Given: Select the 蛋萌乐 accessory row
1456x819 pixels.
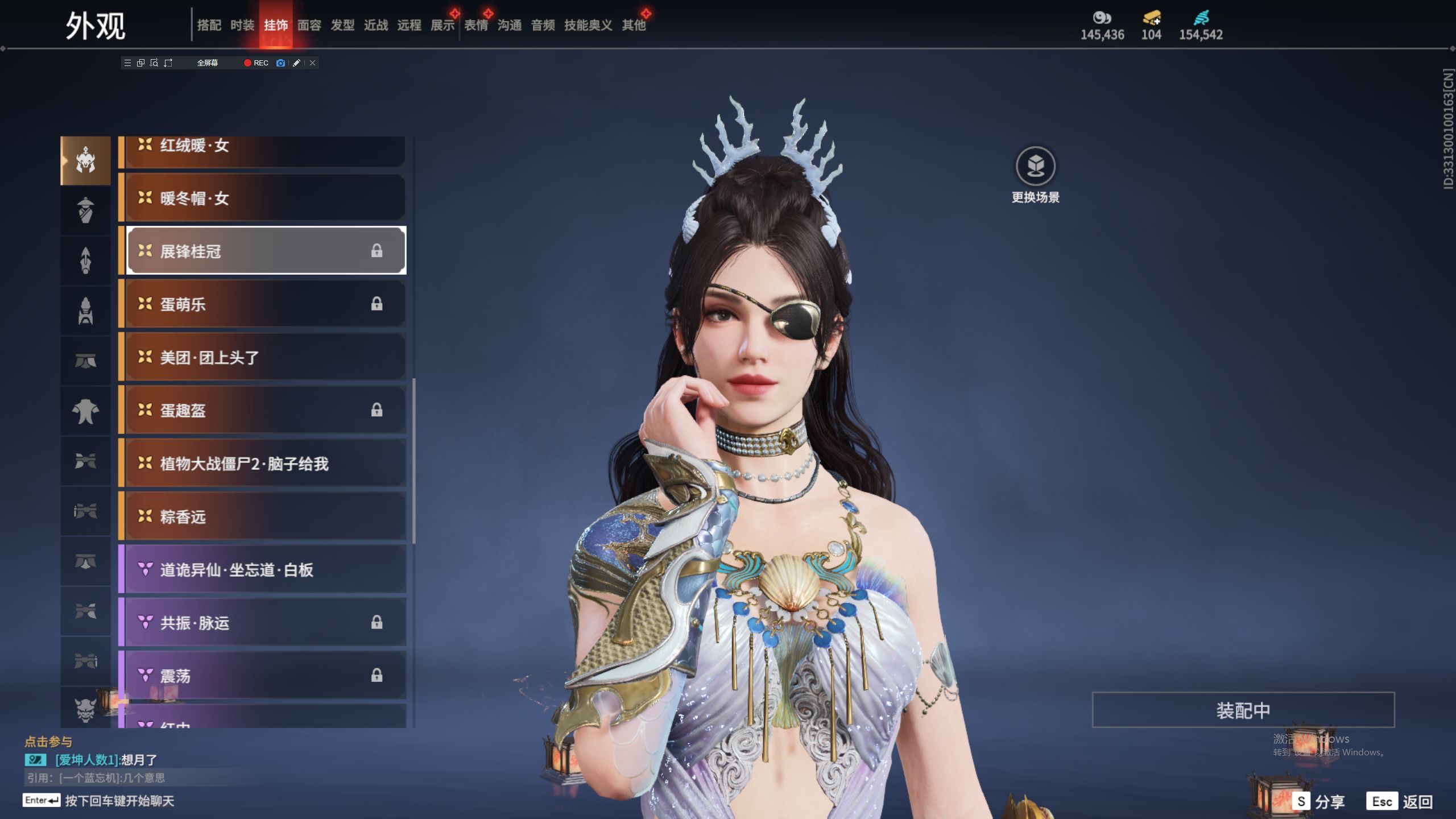Looking at the screenshot, I should [x=265, y=304].
